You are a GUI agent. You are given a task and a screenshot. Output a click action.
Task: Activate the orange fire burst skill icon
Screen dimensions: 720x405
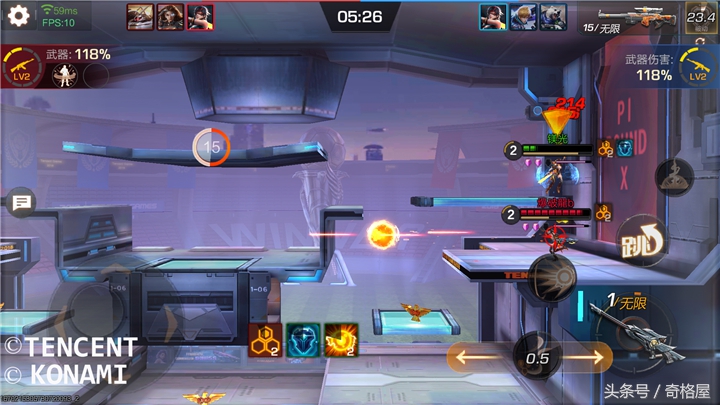point(341,341)
